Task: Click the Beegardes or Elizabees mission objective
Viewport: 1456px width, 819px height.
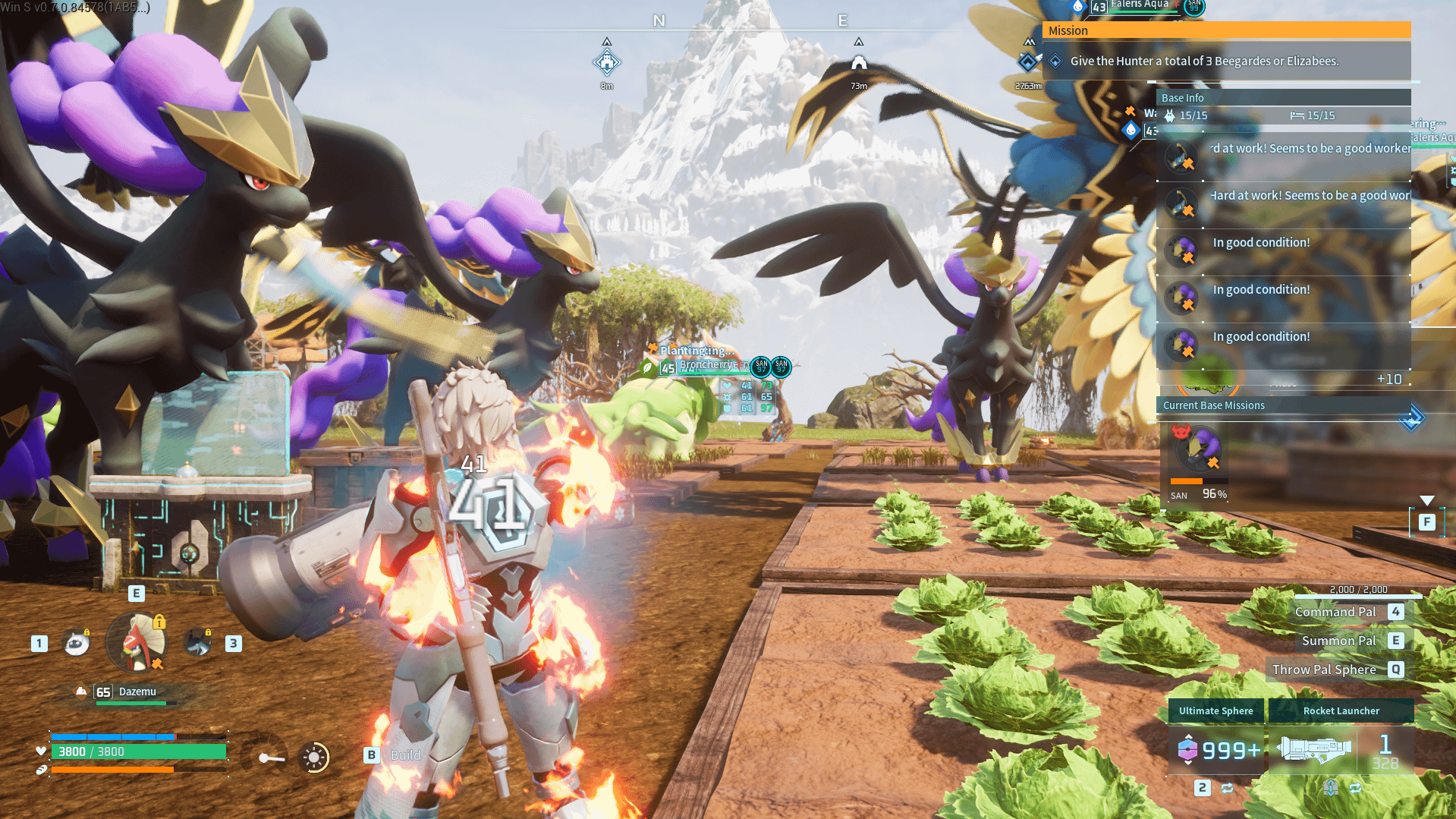Action: [x=1204, y=61]
